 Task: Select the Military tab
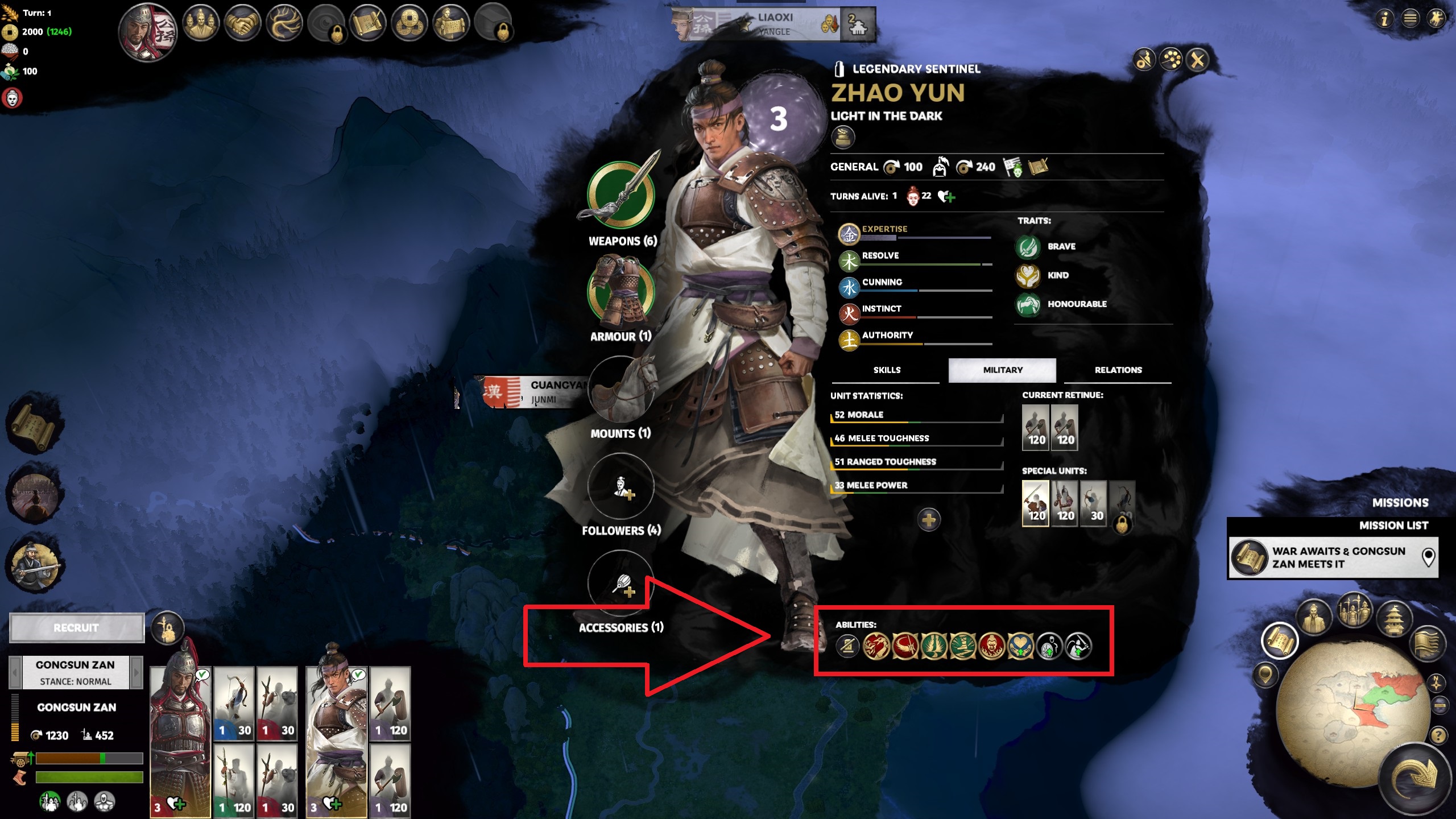[x=1002, y=370]
